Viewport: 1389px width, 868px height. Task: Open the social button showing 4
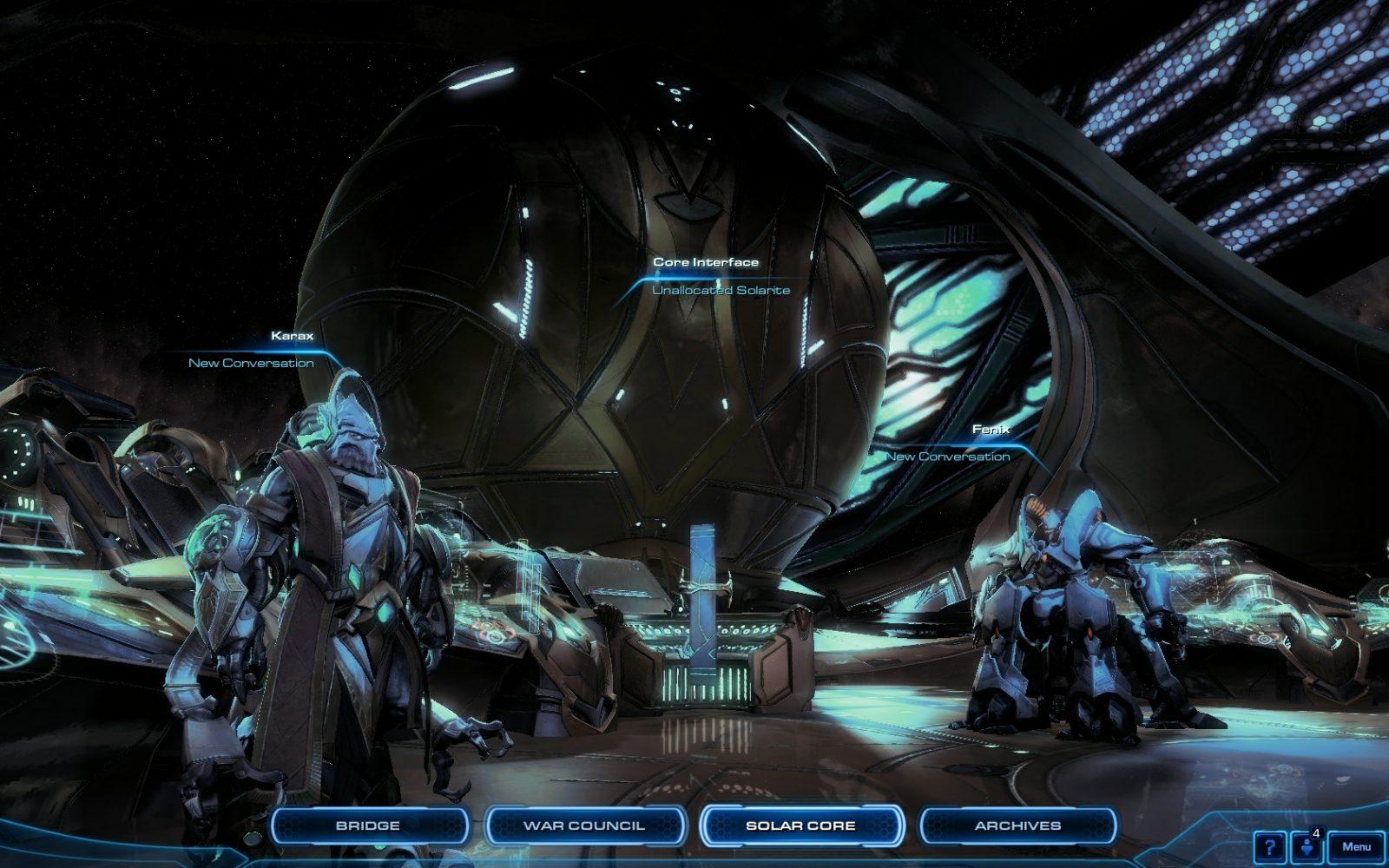pos(1307,847)
